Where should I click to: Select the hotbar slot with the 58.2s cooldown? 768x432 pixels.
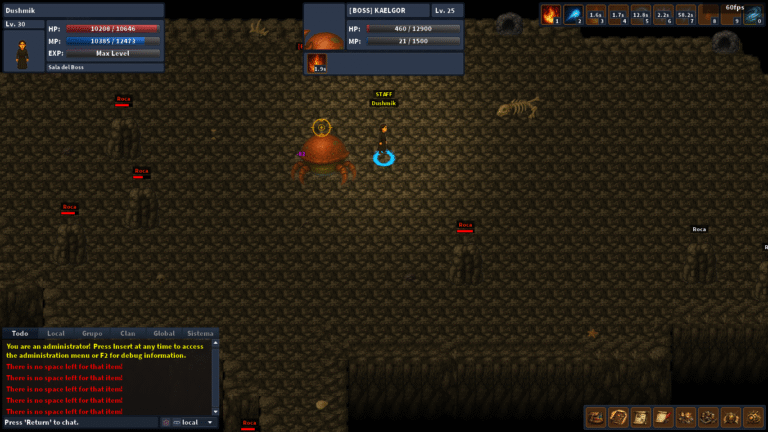pos(686,14)
